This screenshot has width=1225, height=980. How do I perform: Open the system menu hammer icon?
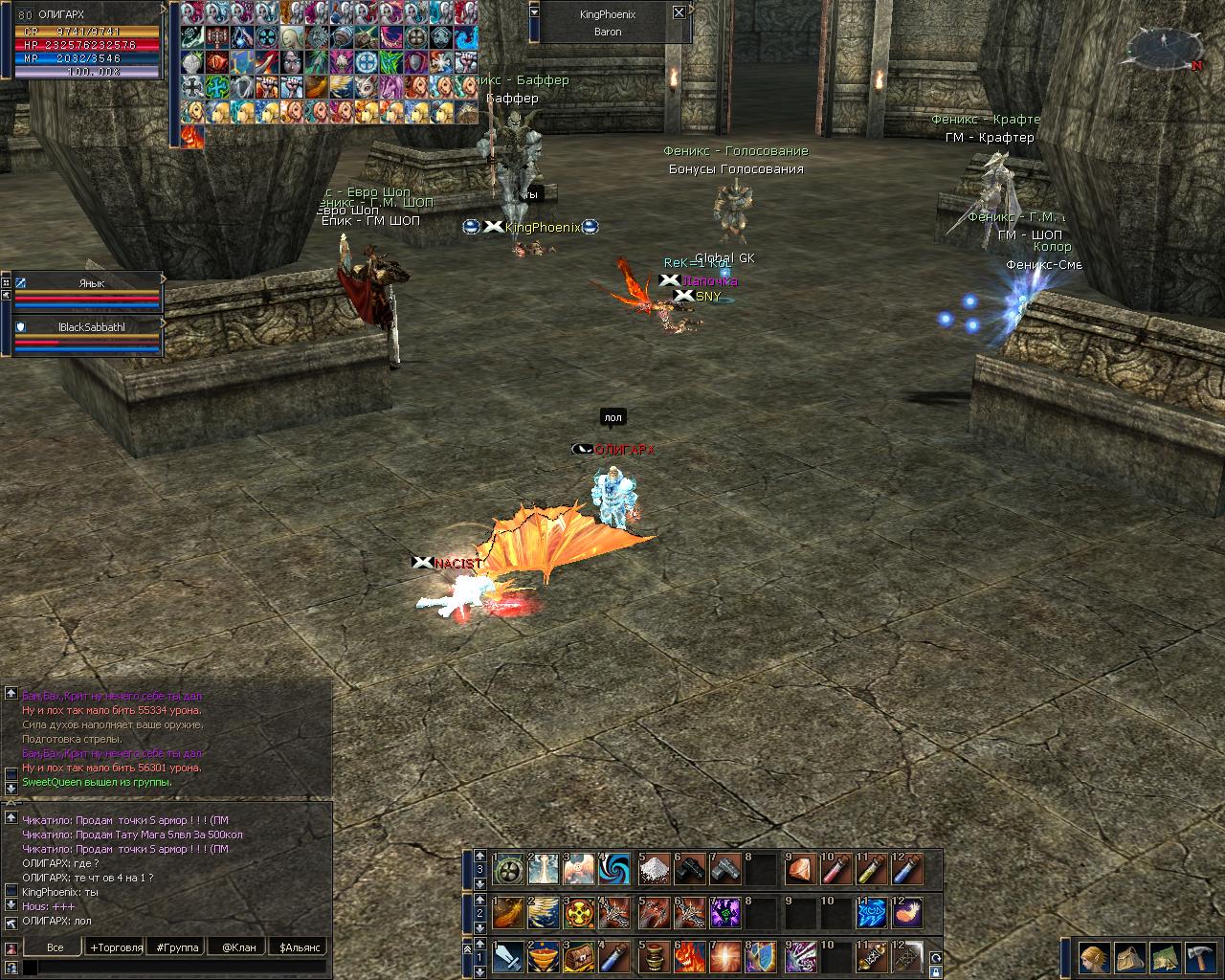coord(1197,958)
